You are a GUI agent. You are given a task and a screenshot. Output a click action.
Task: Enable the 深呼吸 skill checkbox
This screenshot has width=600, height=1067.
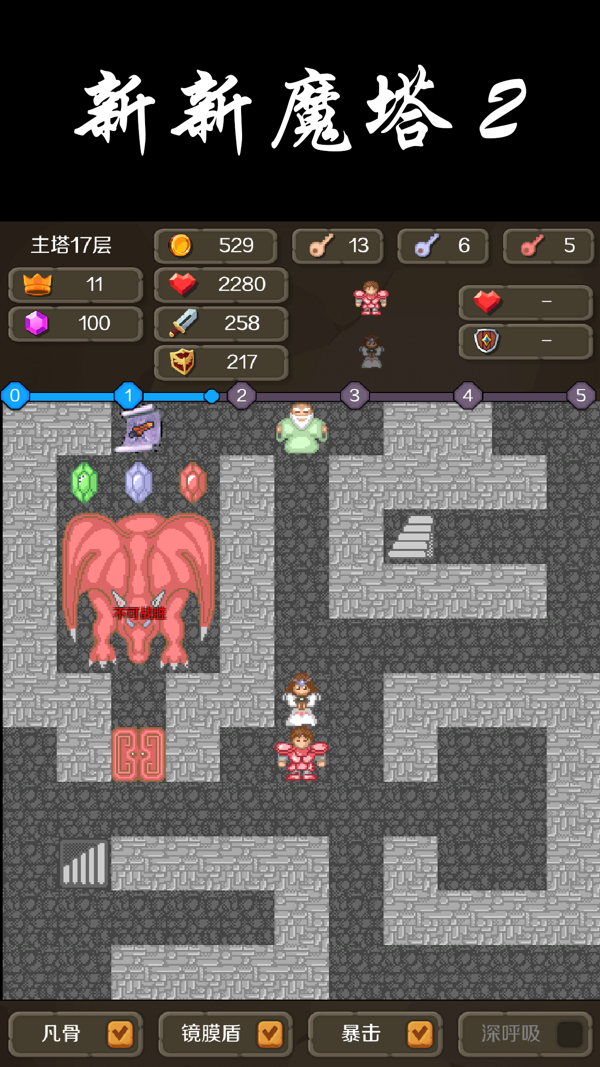570,1034
